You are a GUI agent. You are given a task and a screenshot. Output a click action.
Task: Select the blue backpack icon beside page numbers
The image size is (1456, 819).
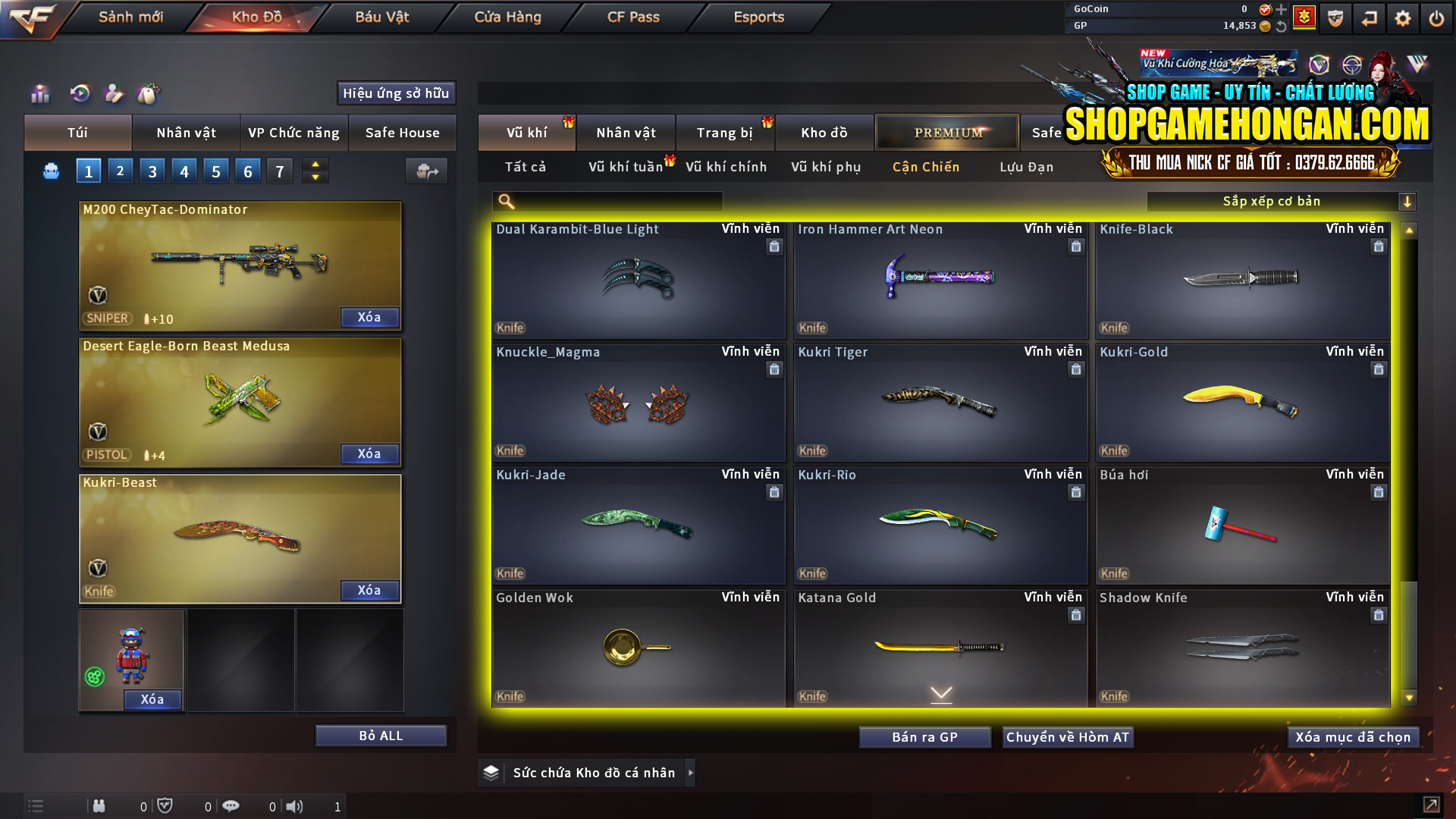click(x=50, y=171)
